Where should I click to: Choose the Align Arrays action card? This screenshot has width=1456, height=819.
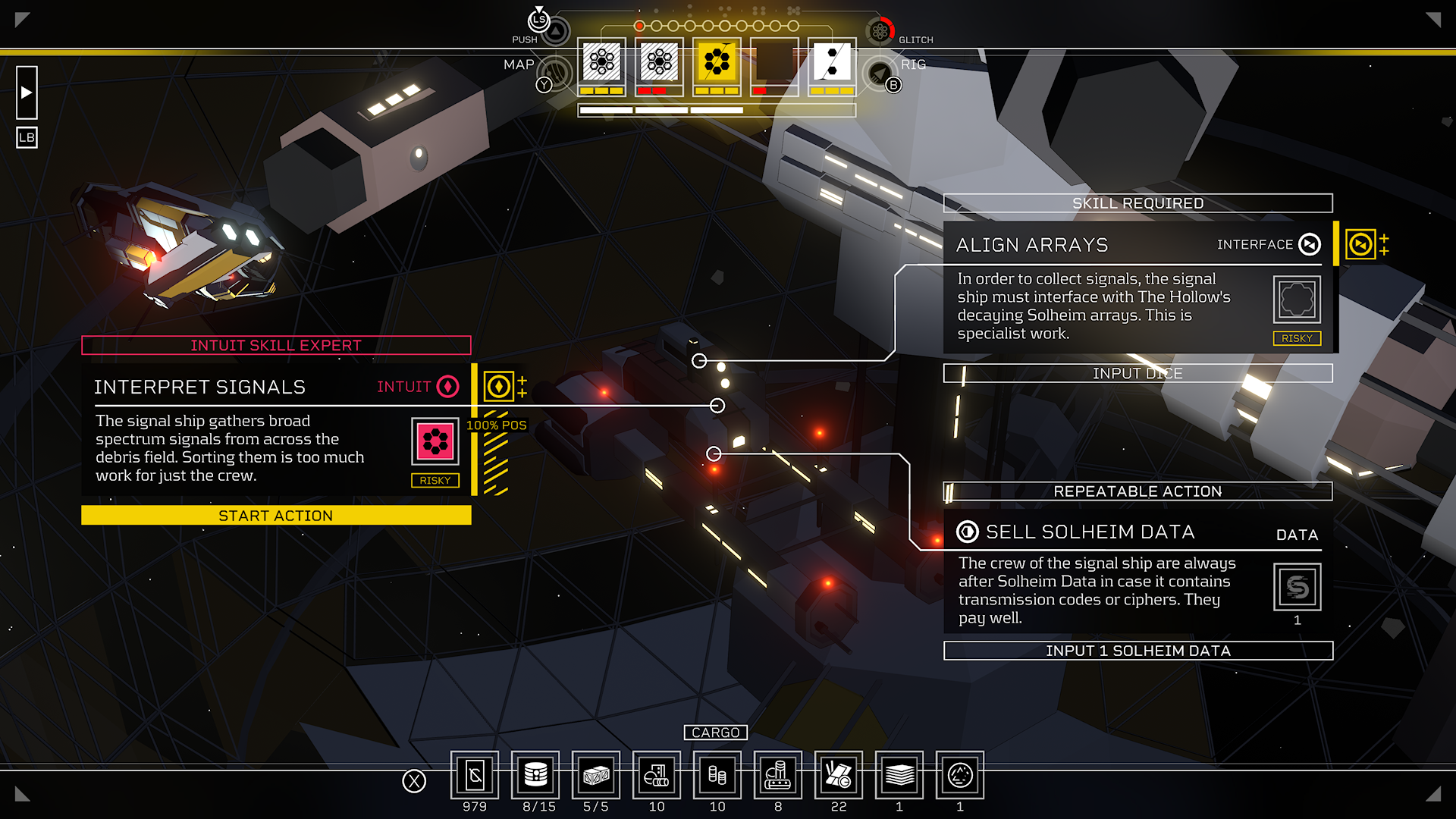click(x=1100, y=296)
